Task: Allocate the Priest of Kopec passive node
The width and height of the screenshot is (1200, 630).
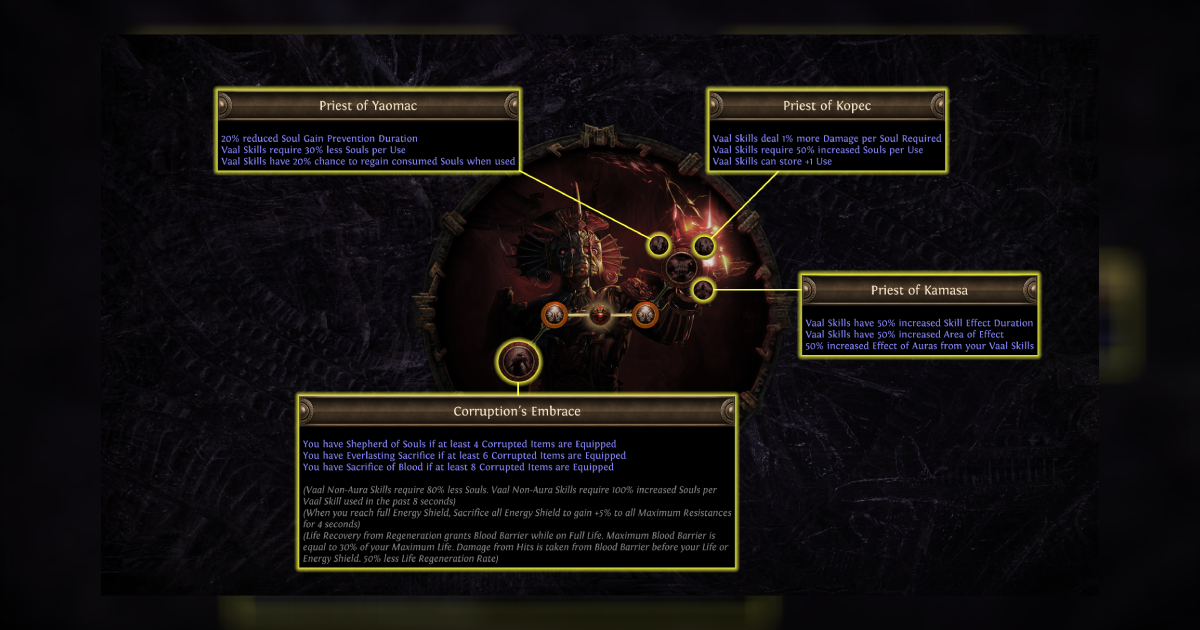Action: 705,245
